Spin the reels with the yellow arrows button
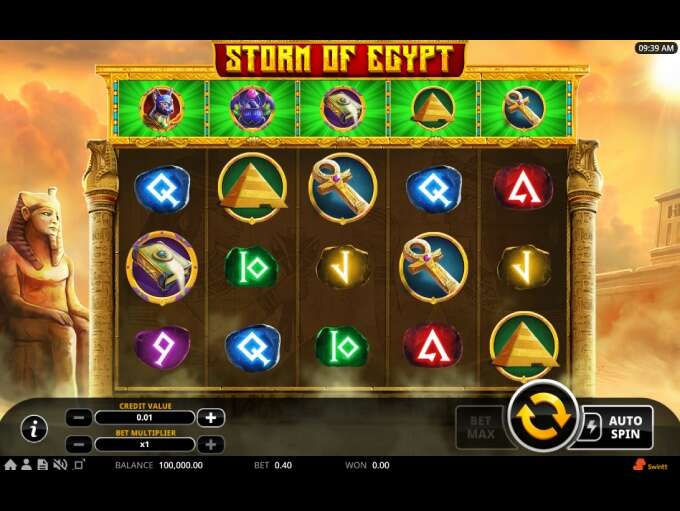680x511 pixels. (542, 418)
